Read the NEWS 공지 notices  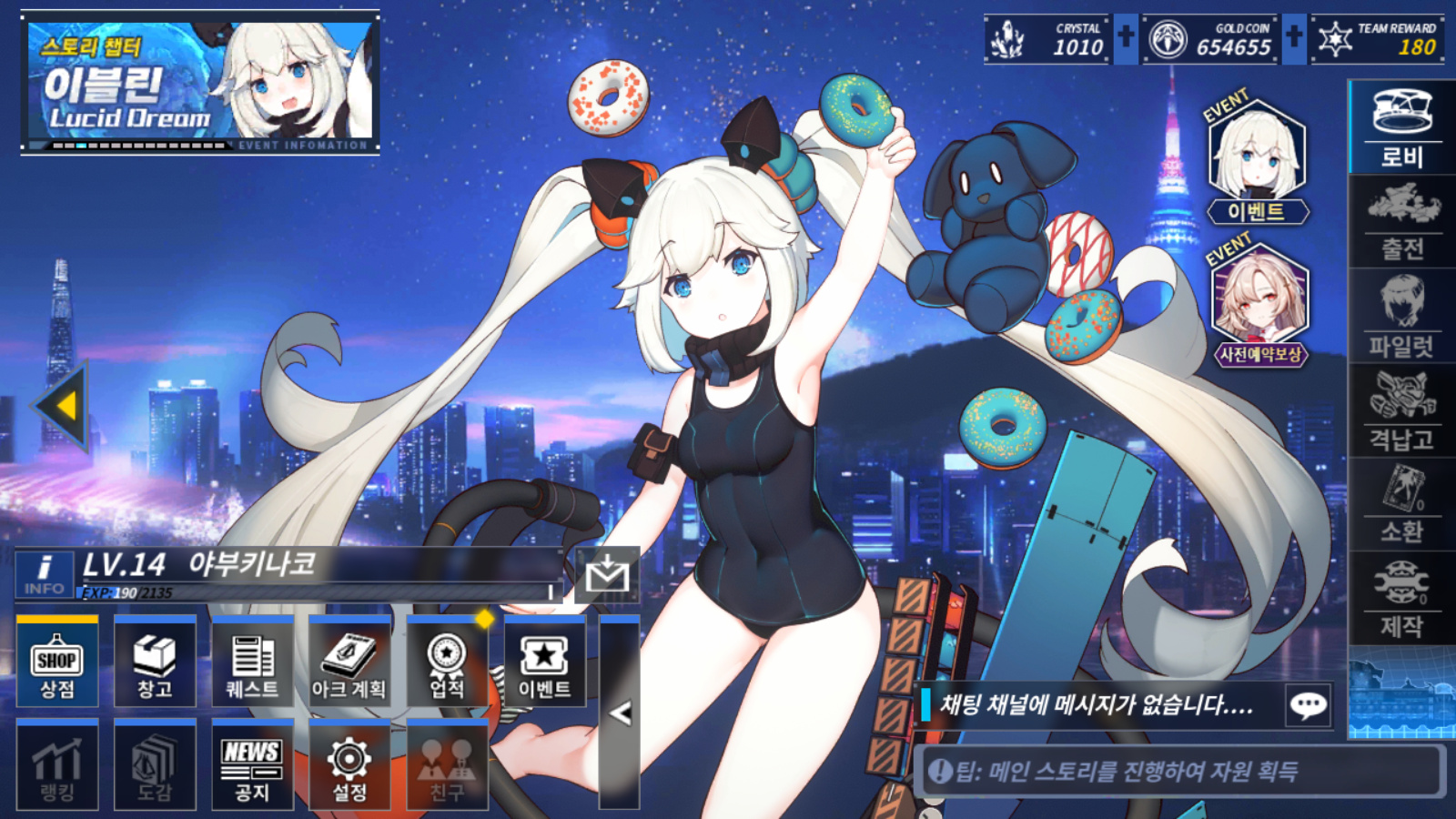[252, 766]
